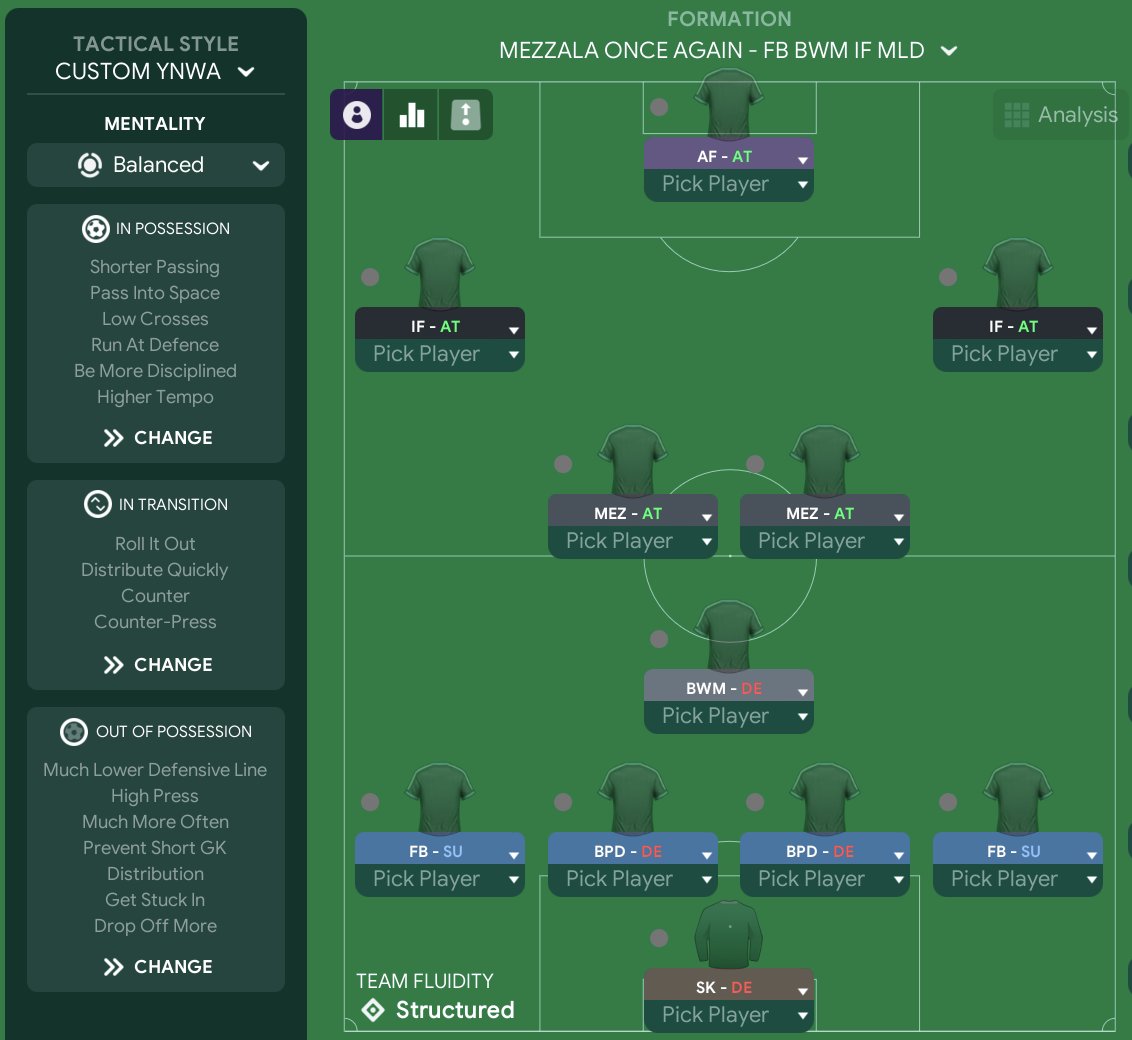Click CHANGE under In Transition
Screen dimensions: 1132x1040
[157, 665]
